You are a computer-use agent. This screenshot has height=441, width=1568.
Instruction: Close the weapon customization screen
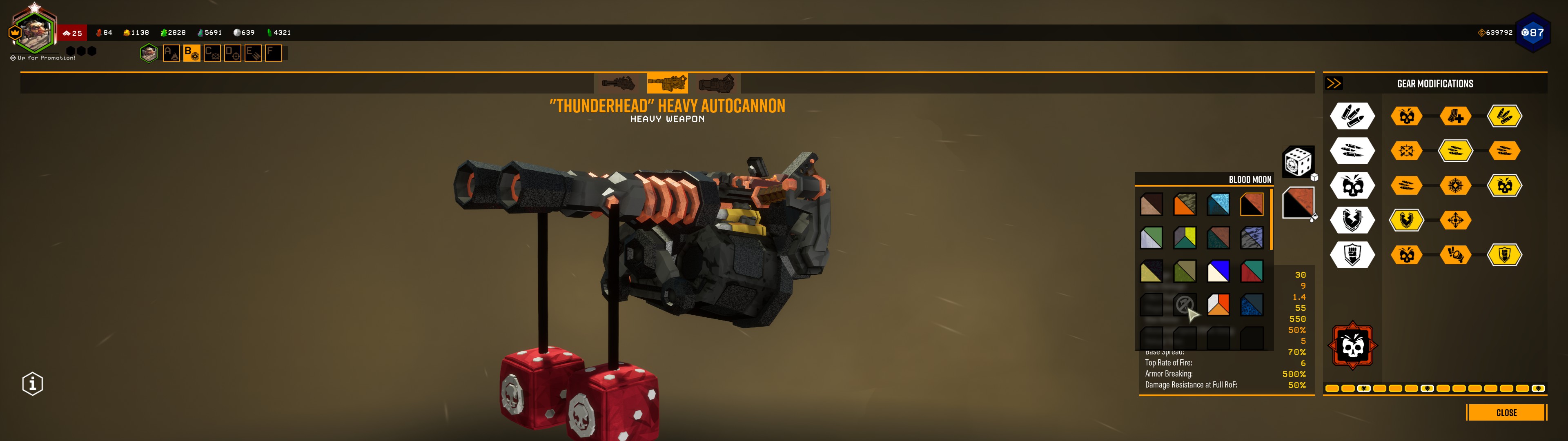pyautogui.click(x=1506, y=412)
